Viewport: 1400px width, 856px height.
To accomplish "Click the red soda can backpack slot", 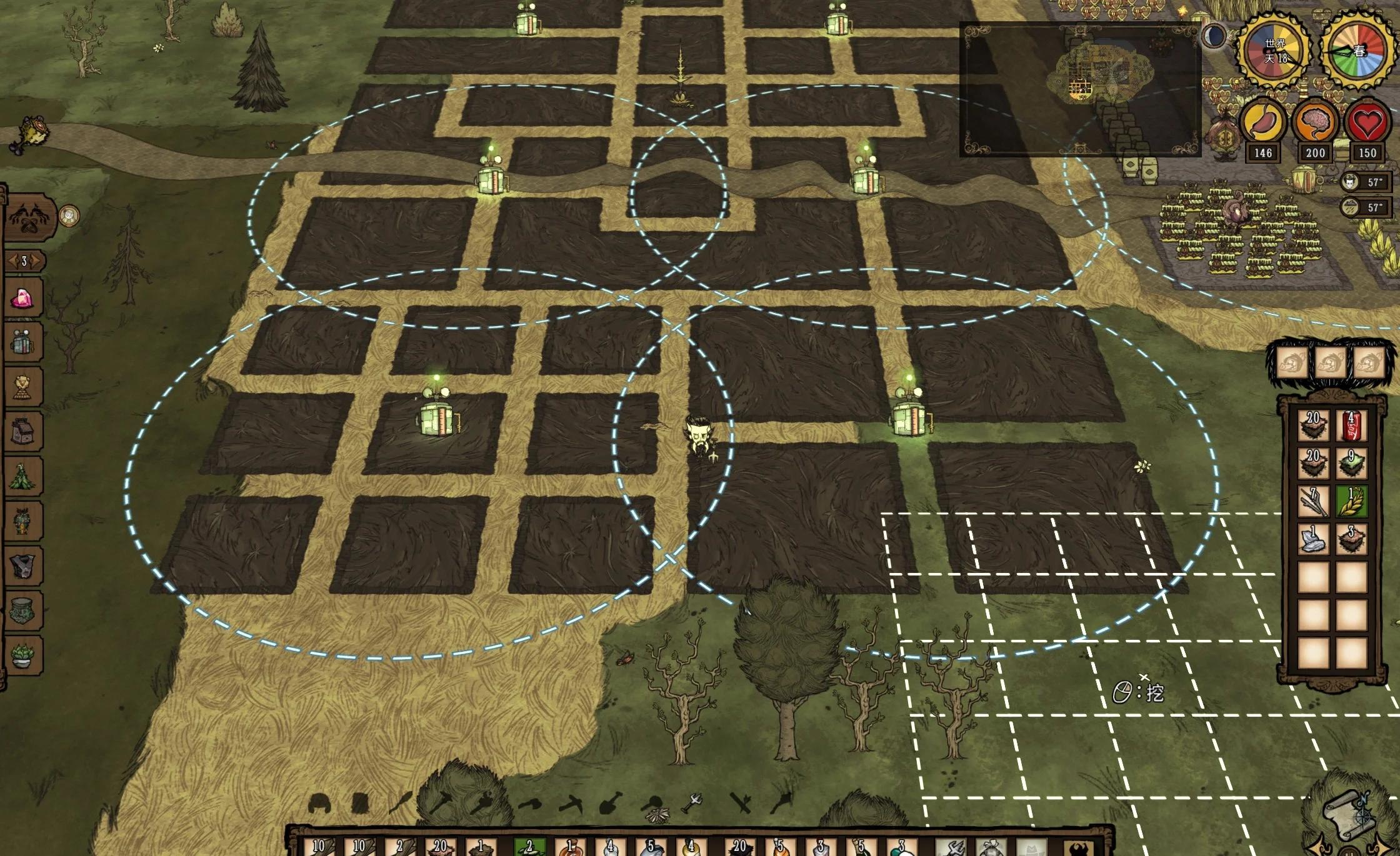I will [x=1351, y=426].
